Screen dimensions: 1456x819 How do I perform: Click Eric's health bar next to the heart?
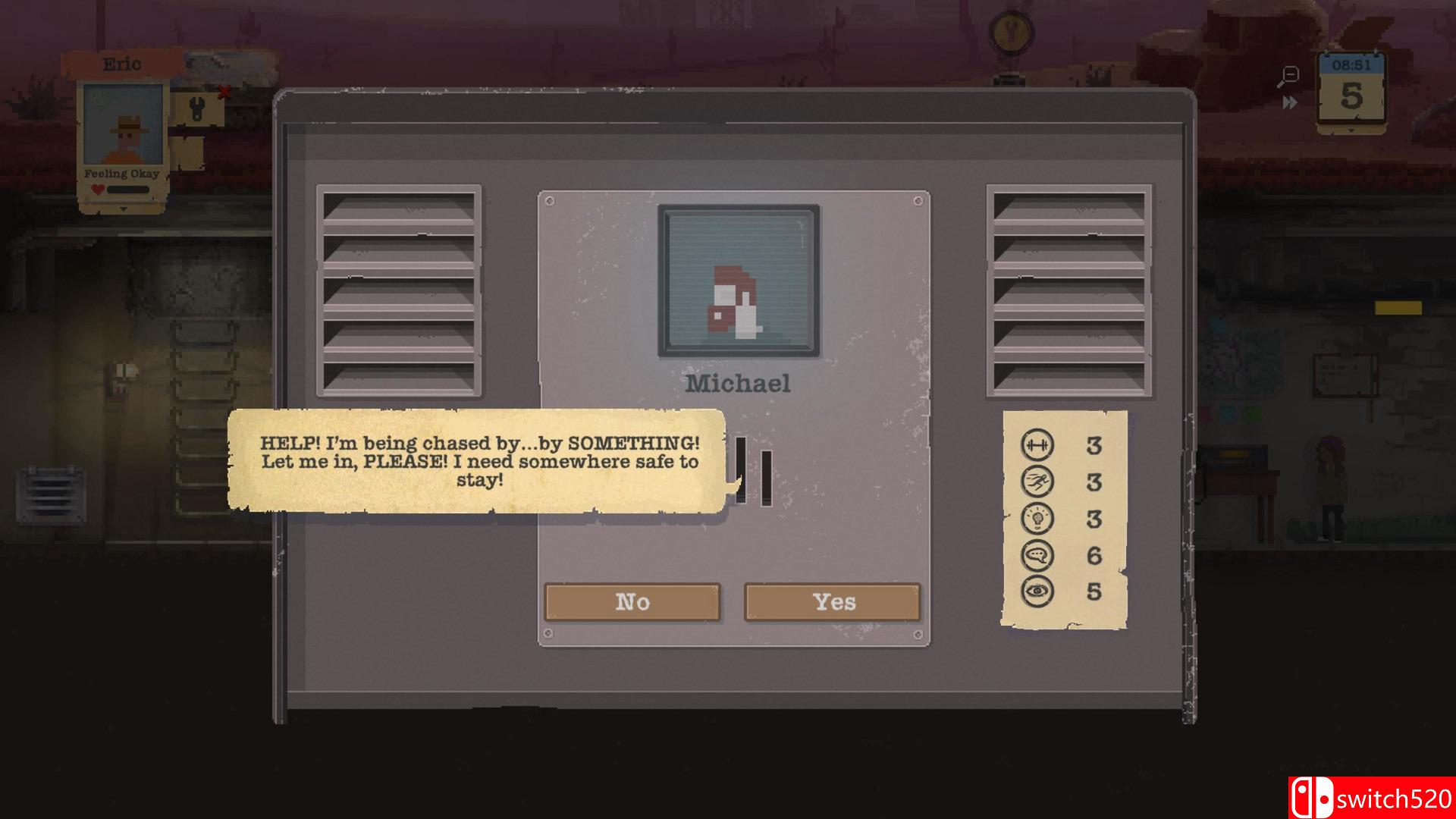point(129,190)
